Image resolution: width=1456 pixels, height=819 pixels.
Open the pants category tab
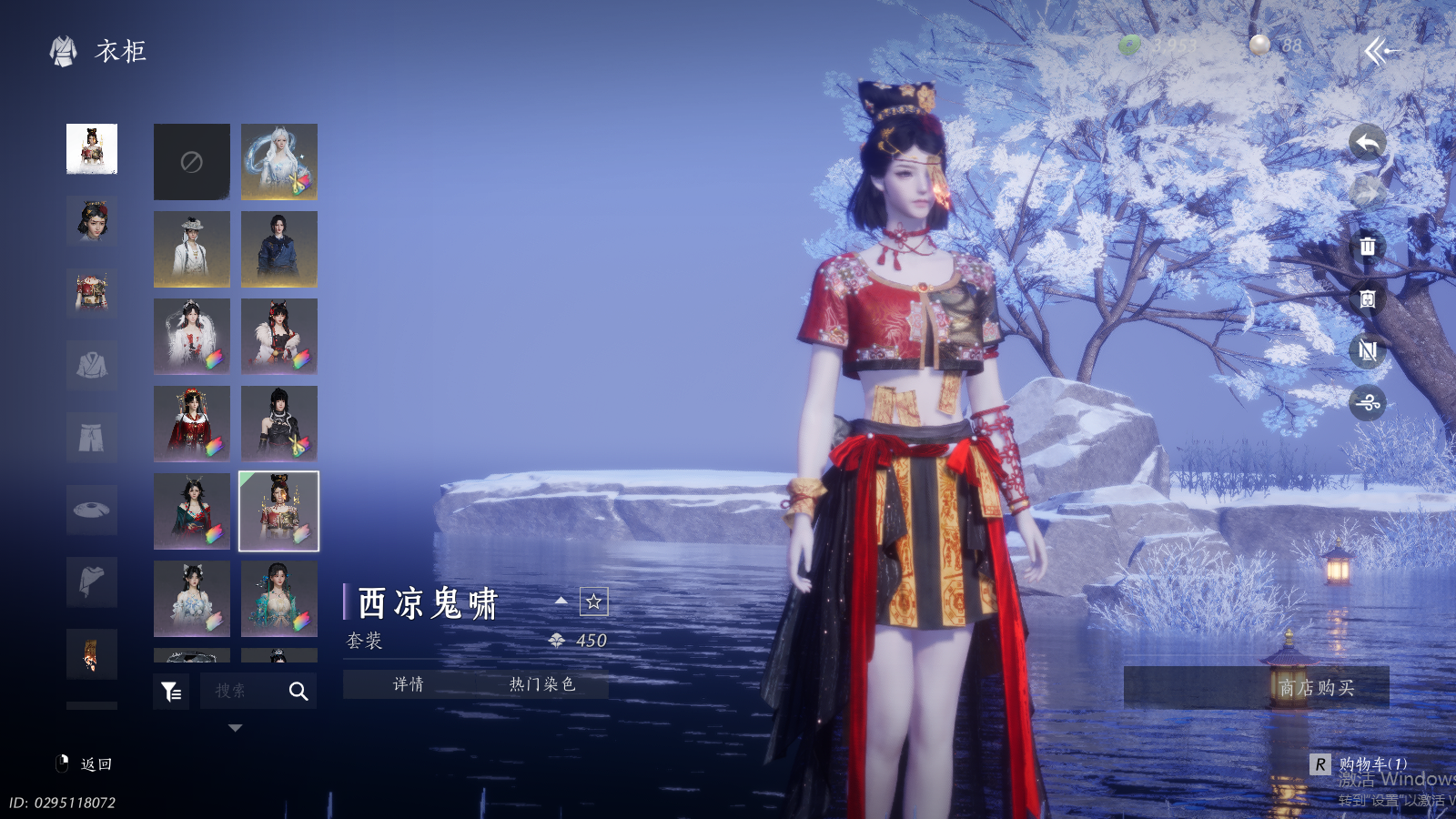[92, 438]
